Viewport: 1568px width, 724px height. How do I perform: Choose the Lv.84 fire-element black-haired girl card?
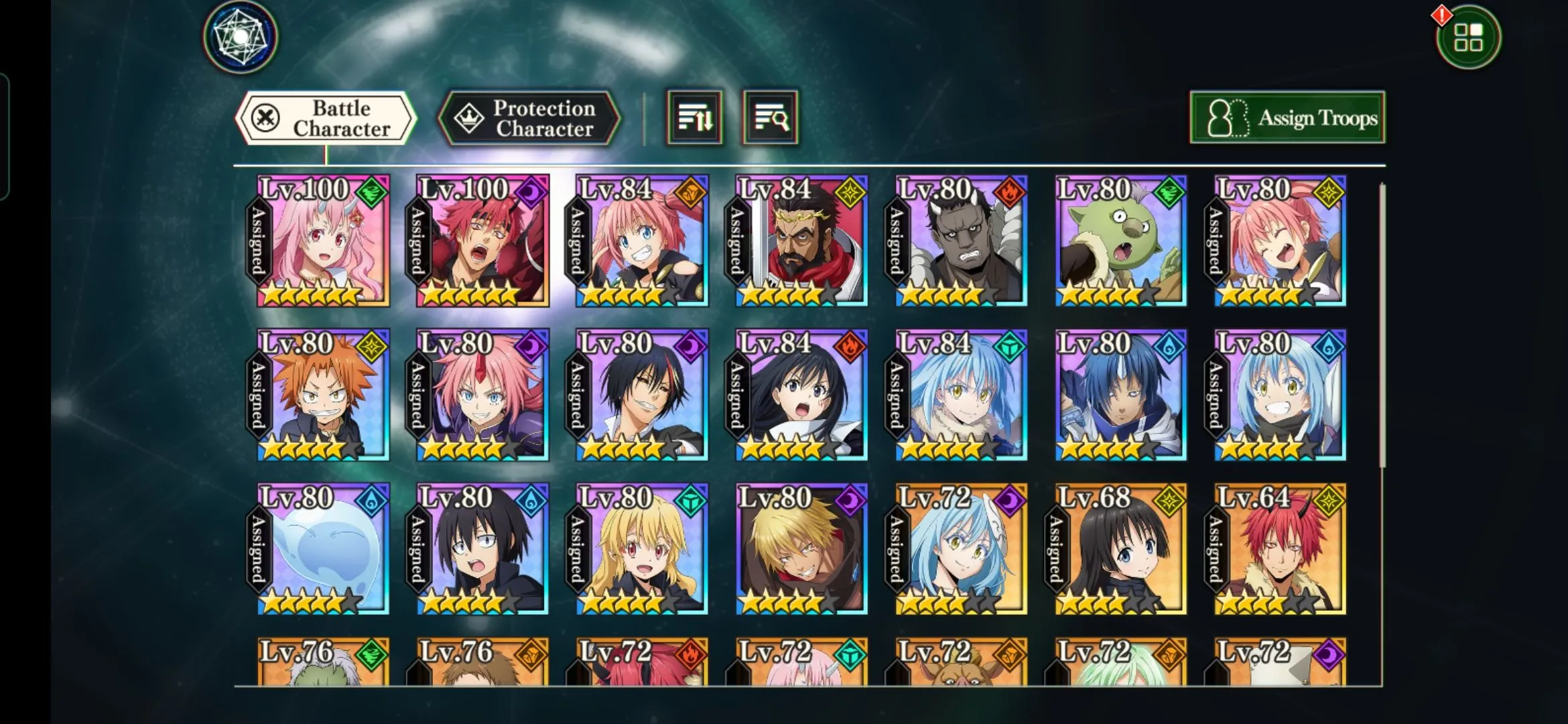tap(801, 396)
